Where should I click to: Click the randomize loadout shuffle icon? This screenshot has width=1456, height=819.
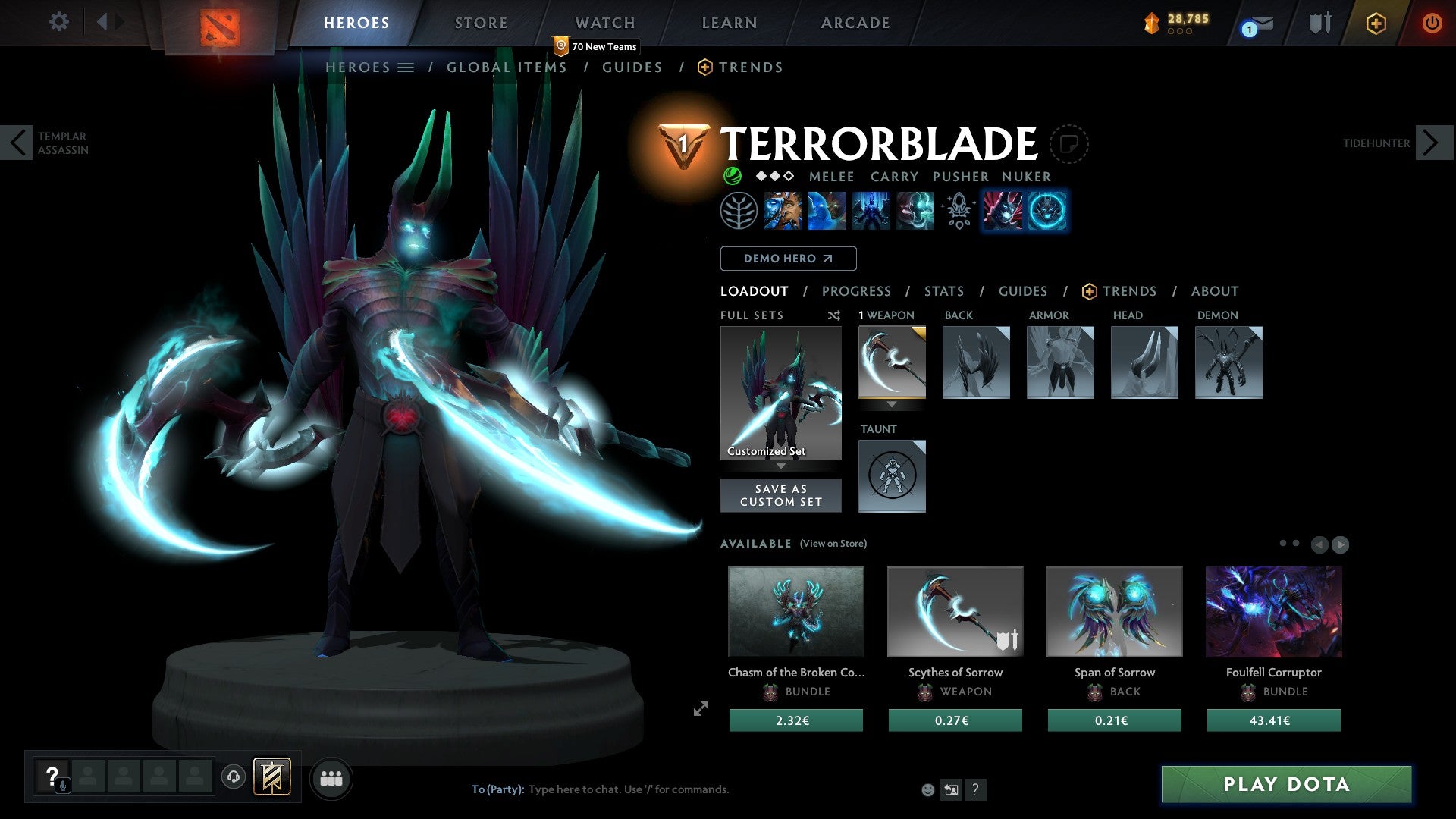834,315
